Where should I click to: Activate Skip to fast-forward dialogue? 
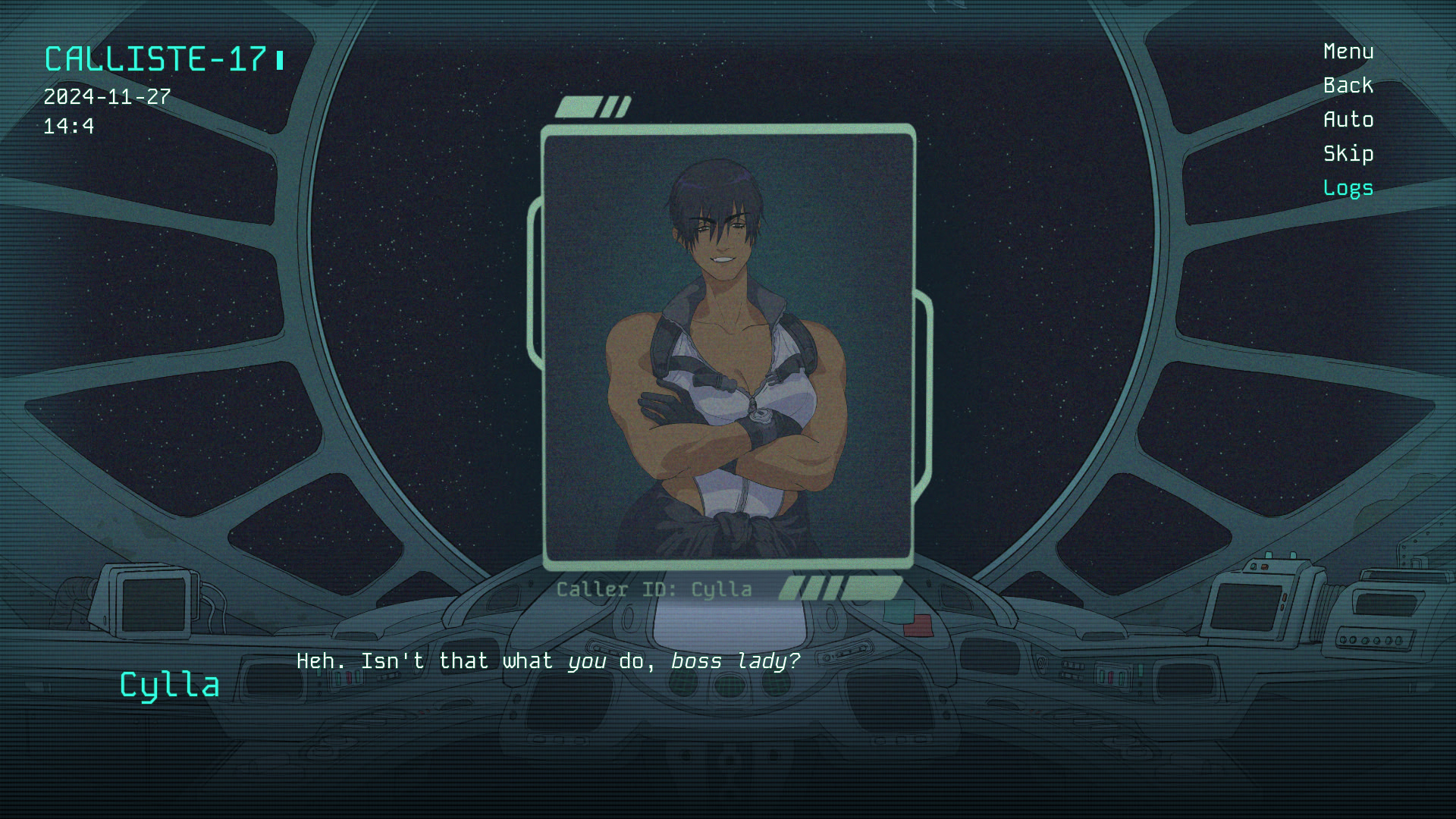click(x=1348, y=154)
